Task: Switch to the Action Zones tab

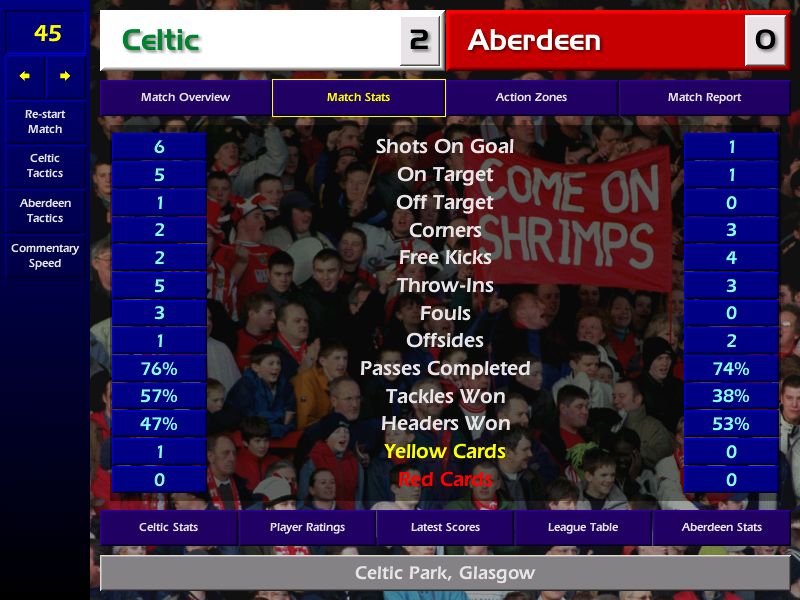Action: 531,98
